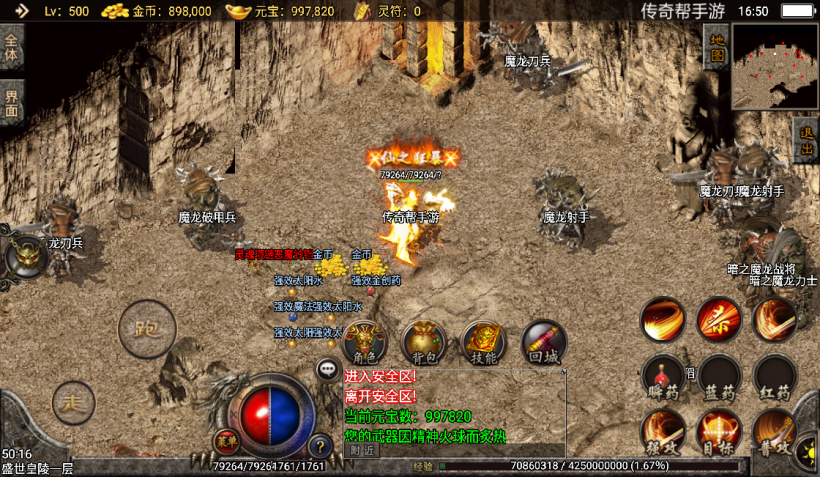The image size is (820, 477).
Task: Trigger the 普攻 normal attack button
Action: (x=776, y=432)
